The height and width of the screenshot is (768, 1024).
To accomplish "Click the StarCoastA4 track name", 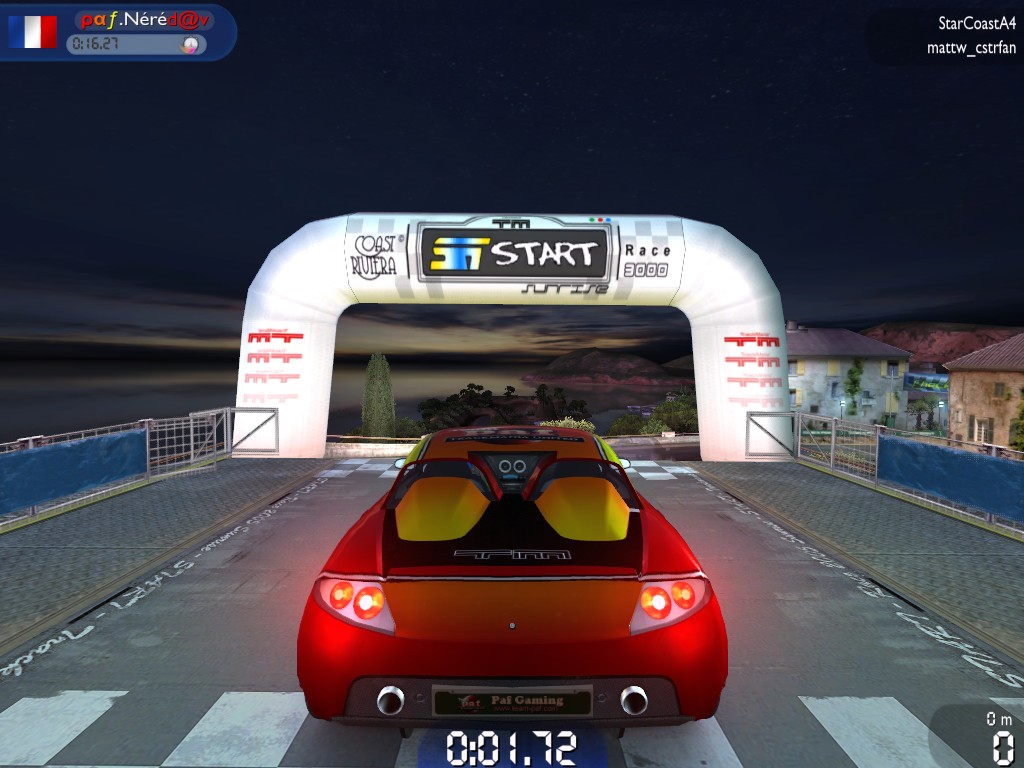I will (976, 23).
